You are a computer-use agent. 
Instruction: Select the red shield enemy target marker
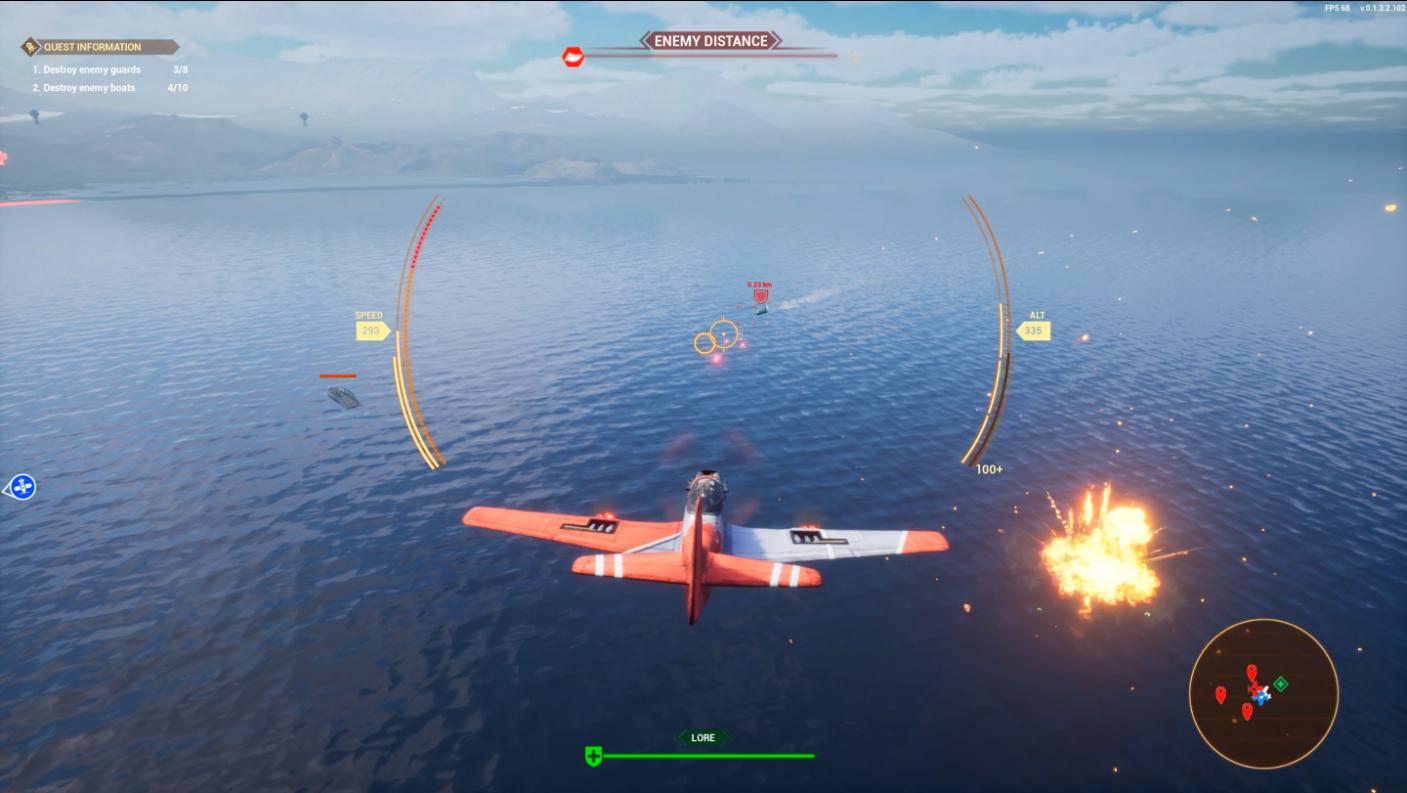760,296
